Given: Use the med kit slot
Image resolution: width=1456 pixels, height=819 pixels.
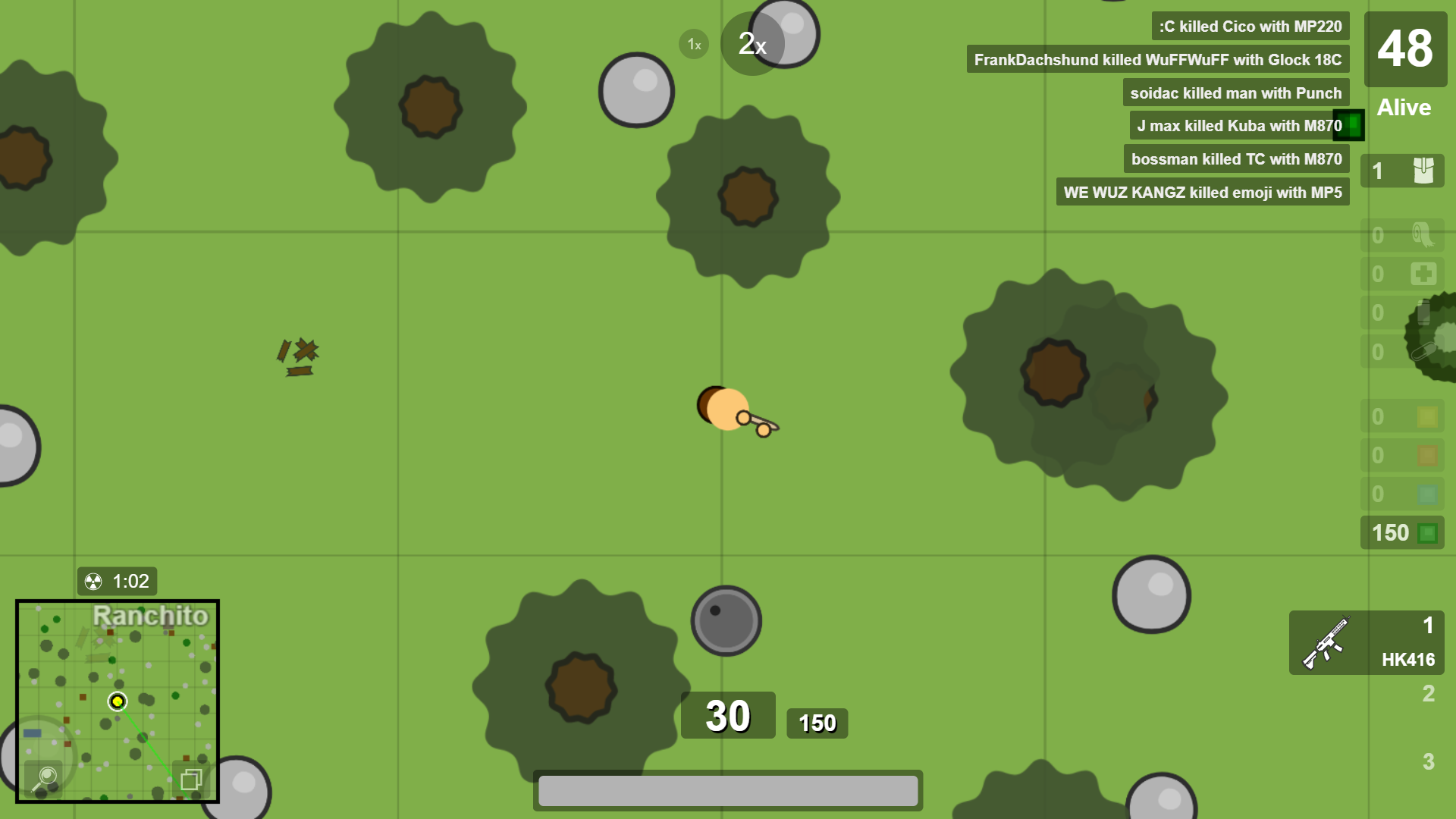Looking at the screenshot, I should [1402, 274].
